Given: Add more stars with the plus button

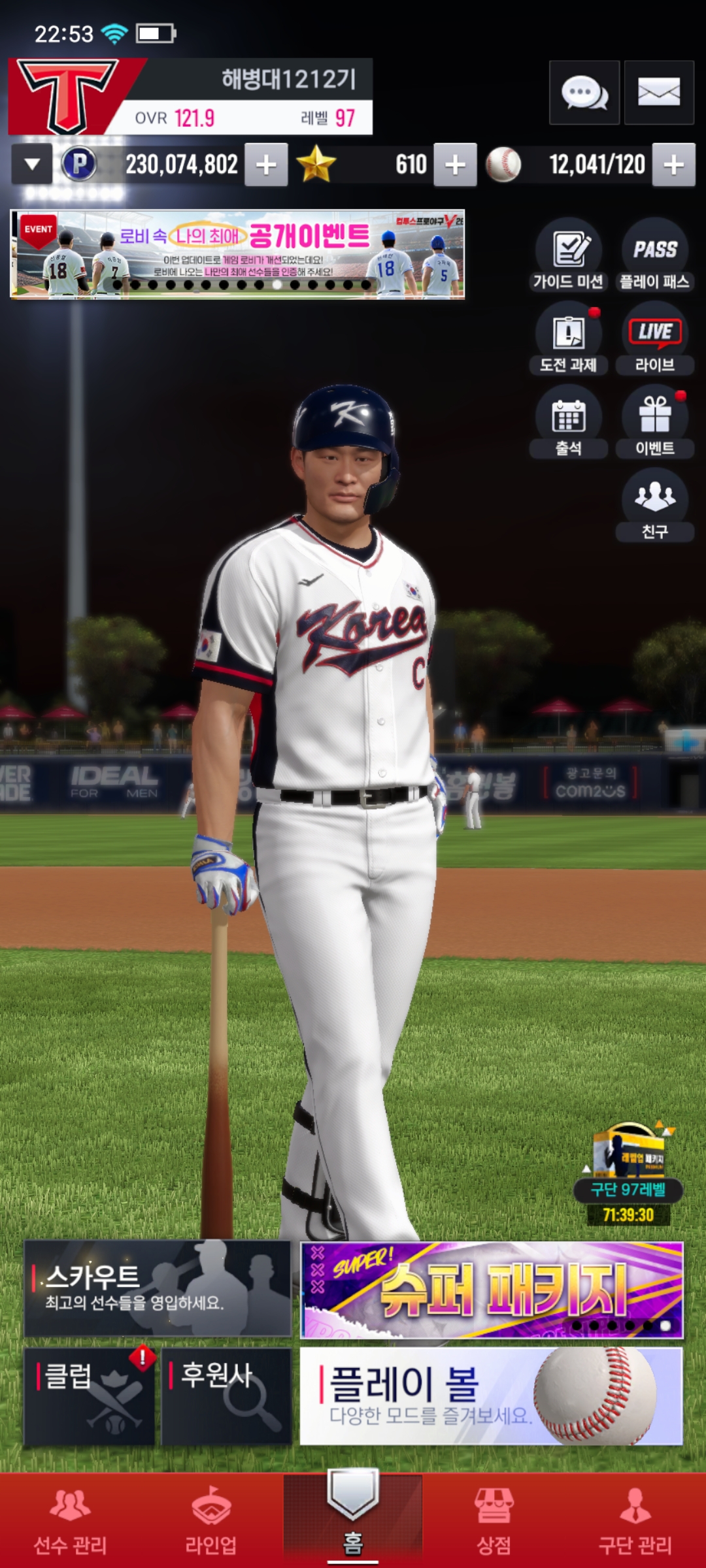Looking at the screenshot, I should click(x=455, y=165).
